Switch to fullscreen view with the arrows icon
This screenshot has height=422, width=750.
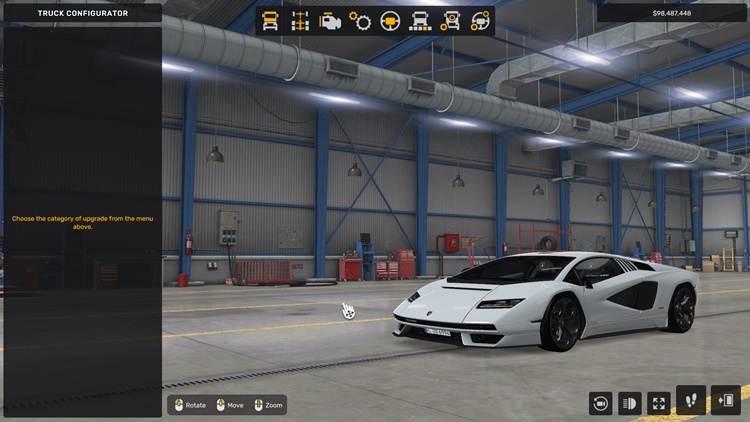(x=659, y=403)
